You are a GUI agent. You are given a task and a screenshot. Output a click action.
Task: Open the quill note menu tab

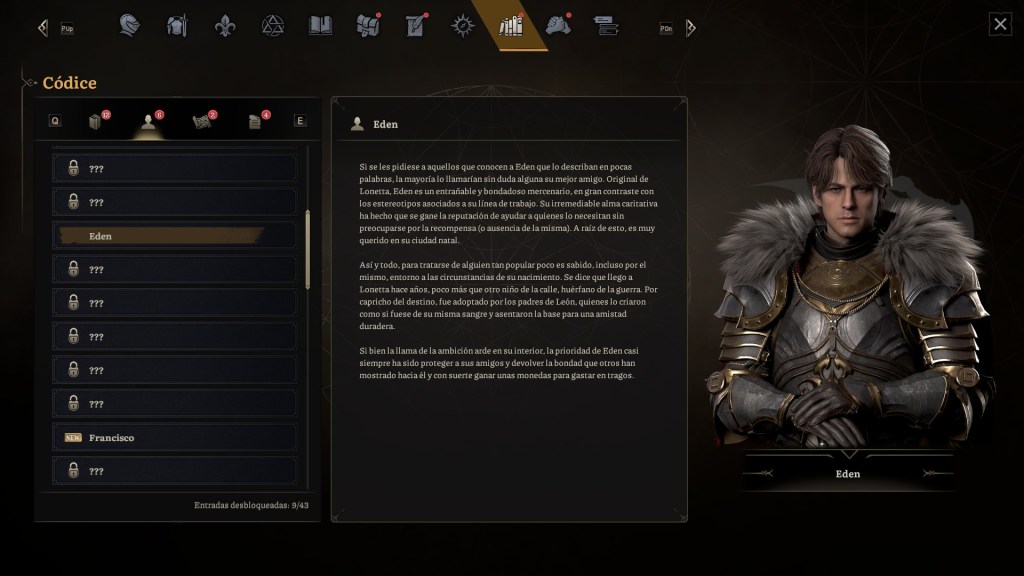[x=415, y=25]
